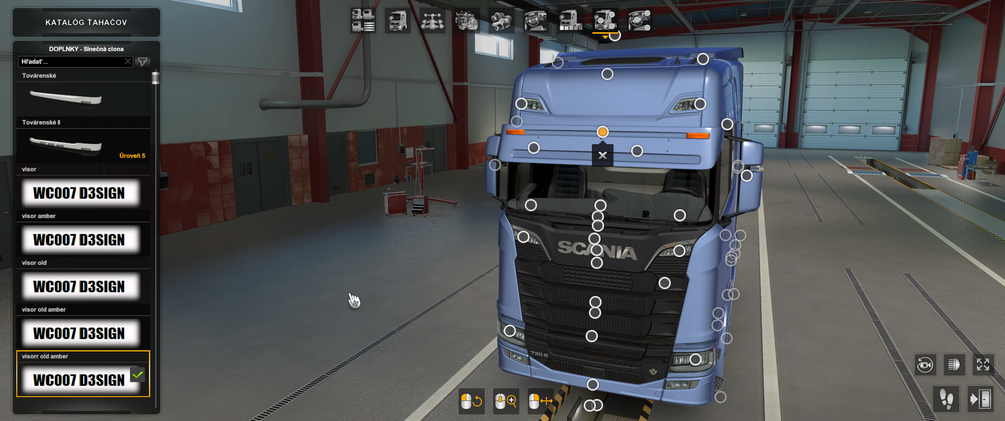
Task: Open the truck configuration list tab
Action: (363, 20)
